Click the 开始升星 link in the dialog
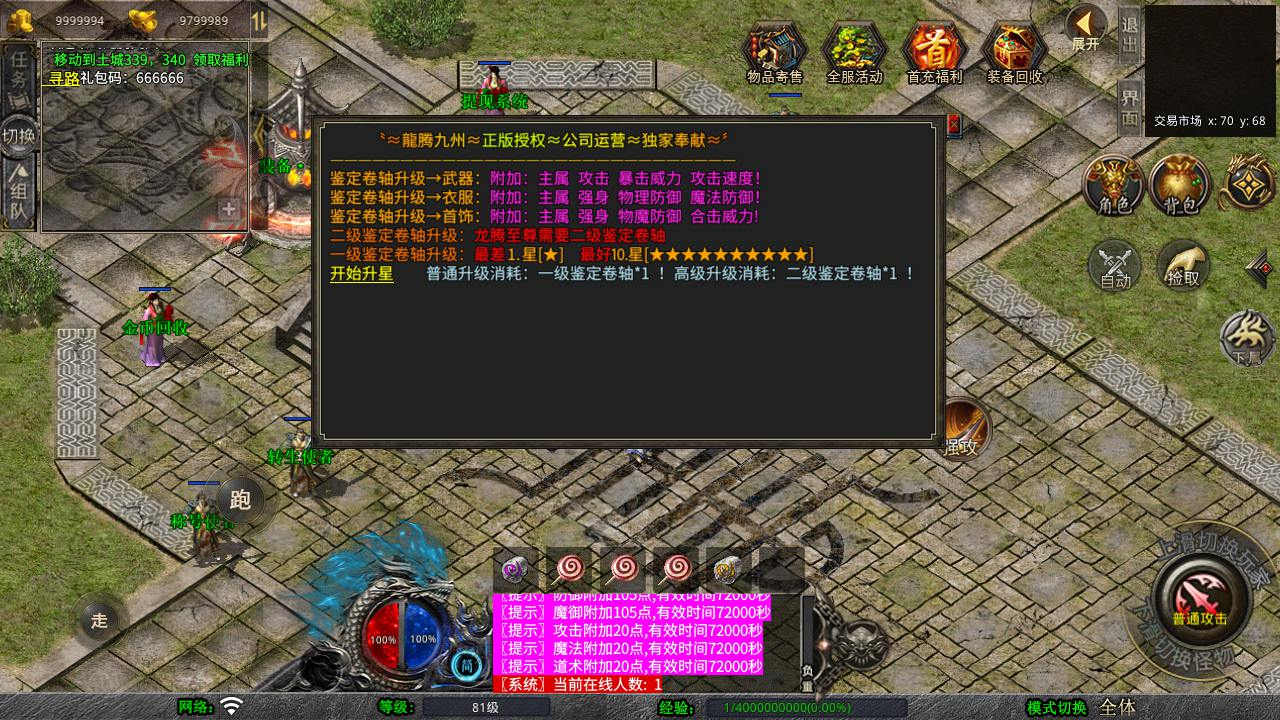1280x720 pixels. 361,274
